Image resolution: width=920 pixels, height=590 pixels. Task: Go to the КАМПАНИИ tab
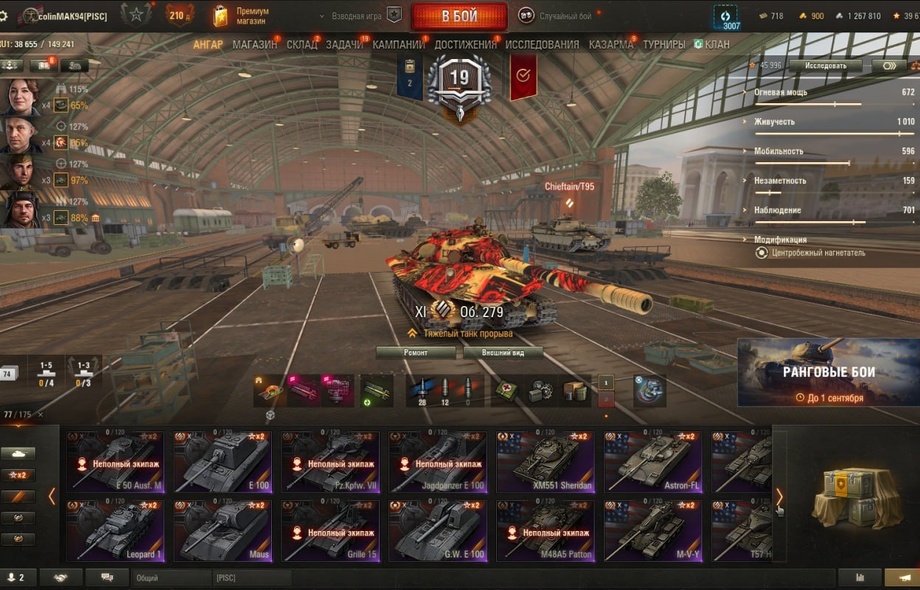point(398,45)
